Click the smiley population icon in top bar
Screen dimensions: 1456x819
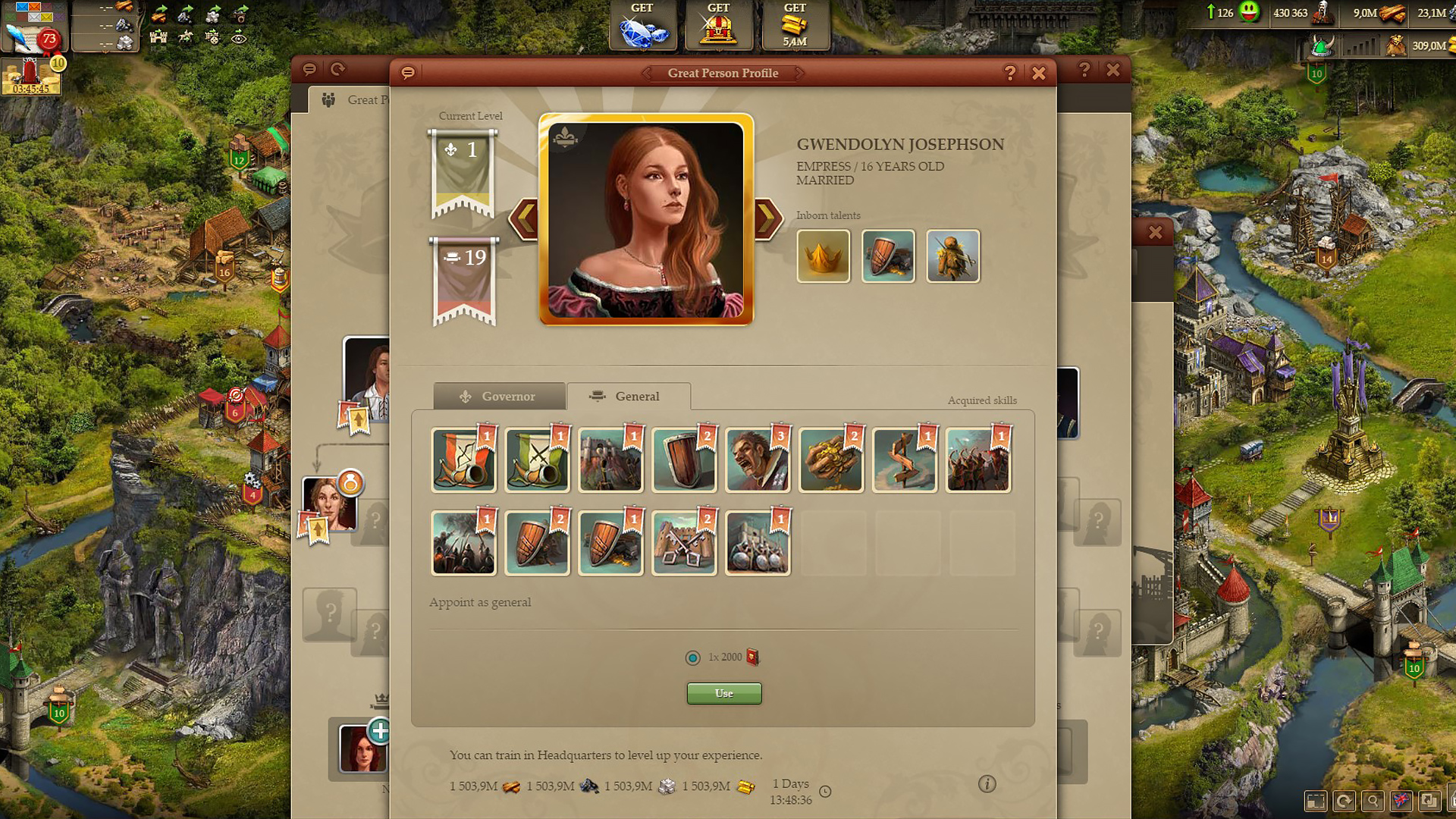(x=1248, y=13)
